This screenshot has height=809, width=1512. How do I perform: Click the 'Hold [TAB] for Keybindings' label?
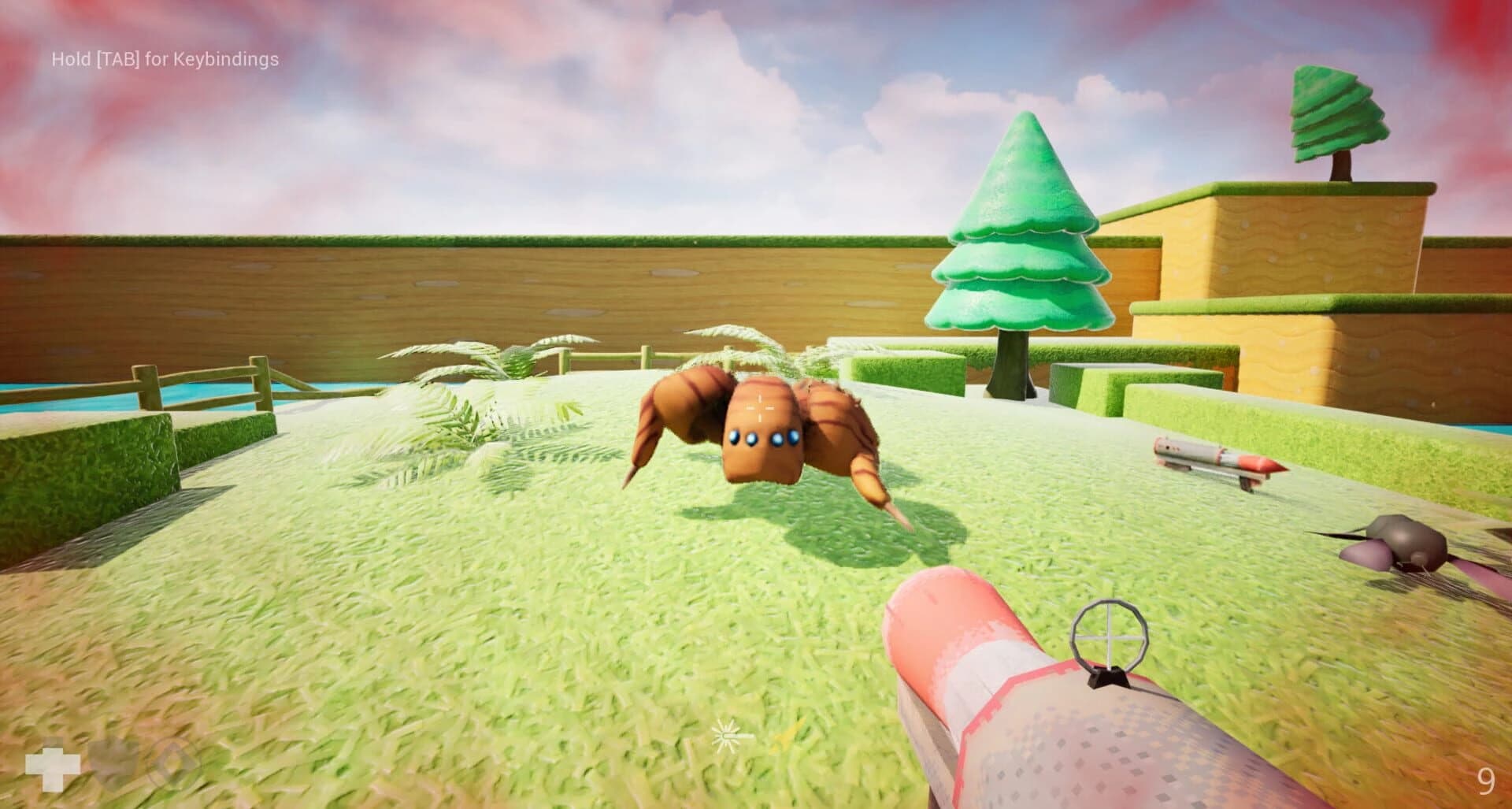pos(165,58)
